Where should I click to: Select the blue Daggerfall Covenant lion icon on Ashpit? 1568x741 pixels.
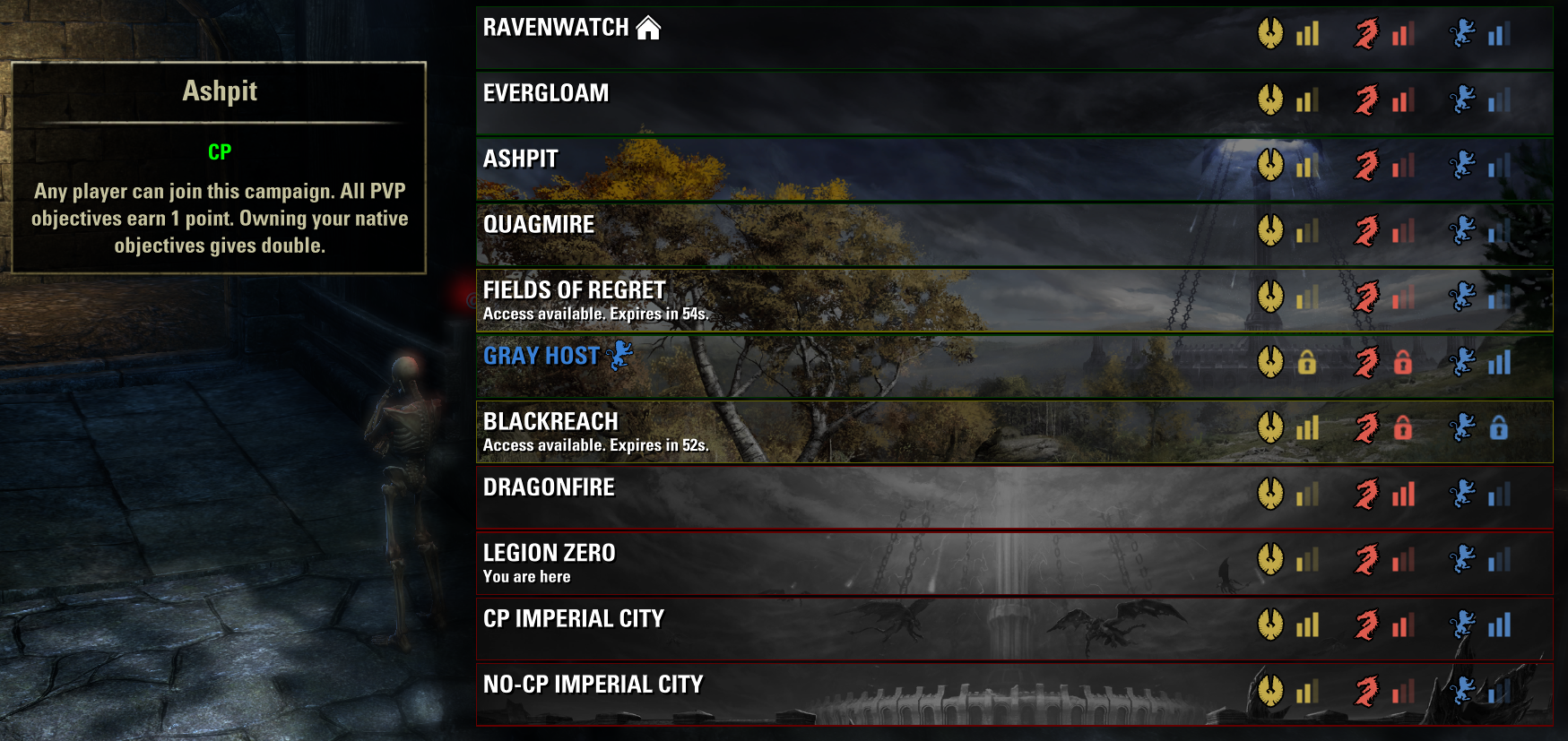tap(1467, 167)
